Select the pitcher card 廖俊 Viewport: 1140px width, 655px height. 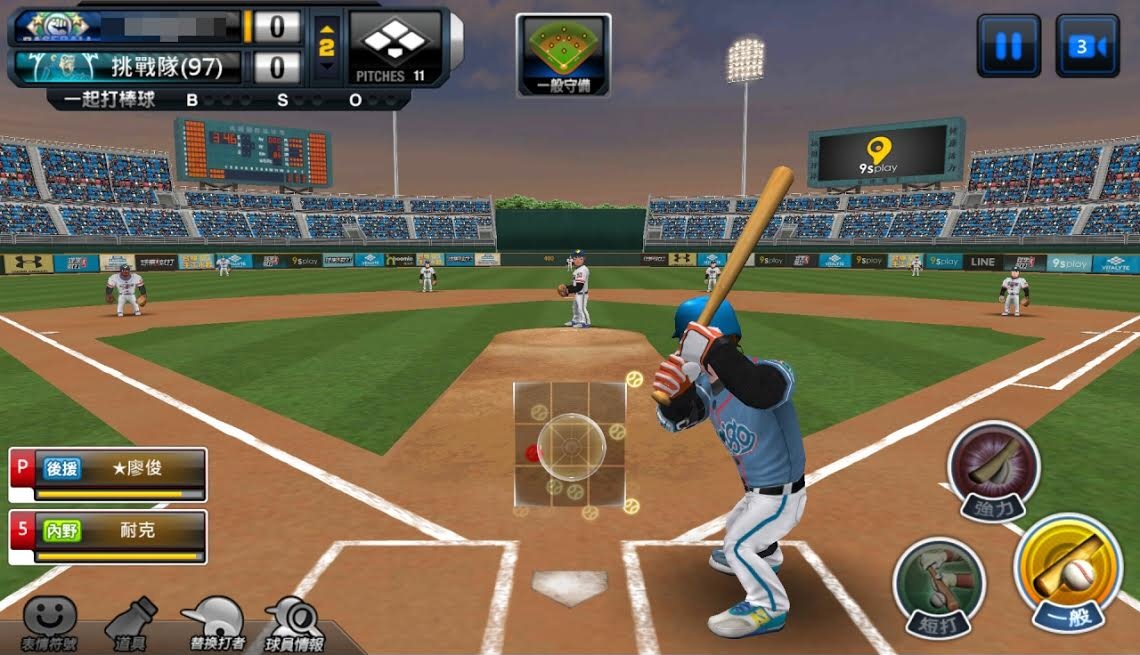108,474
